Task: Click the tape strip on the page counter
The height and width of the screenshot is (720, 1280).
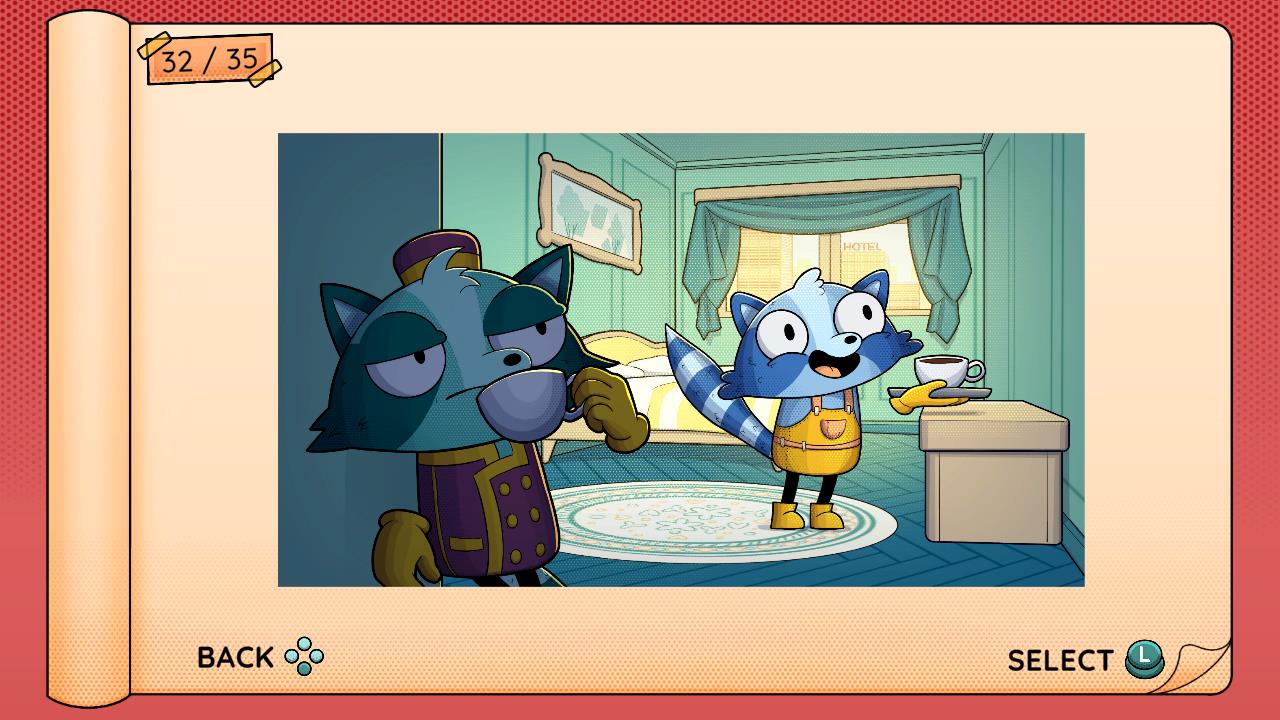Action: [158, 47]
